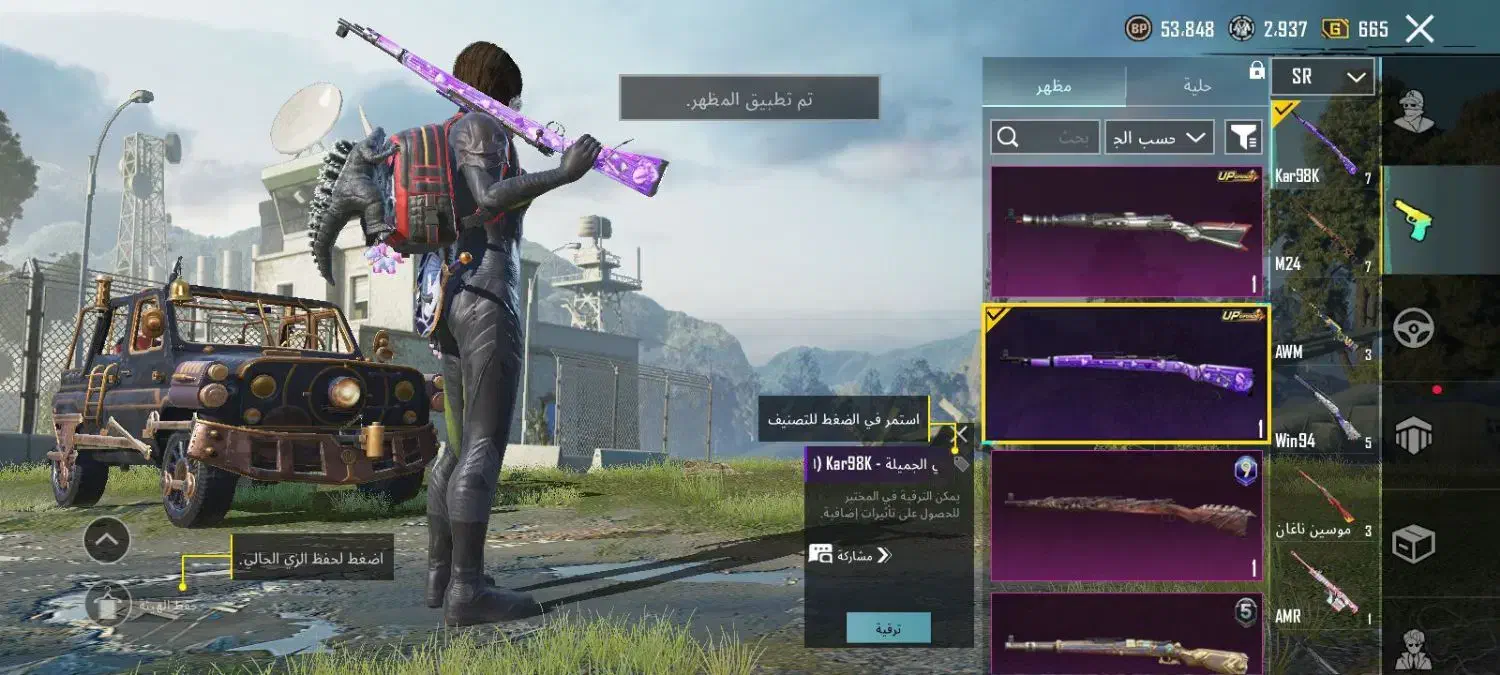
Task: Switch to the مظهر skins tab
Action: [x=1054, y=86]
